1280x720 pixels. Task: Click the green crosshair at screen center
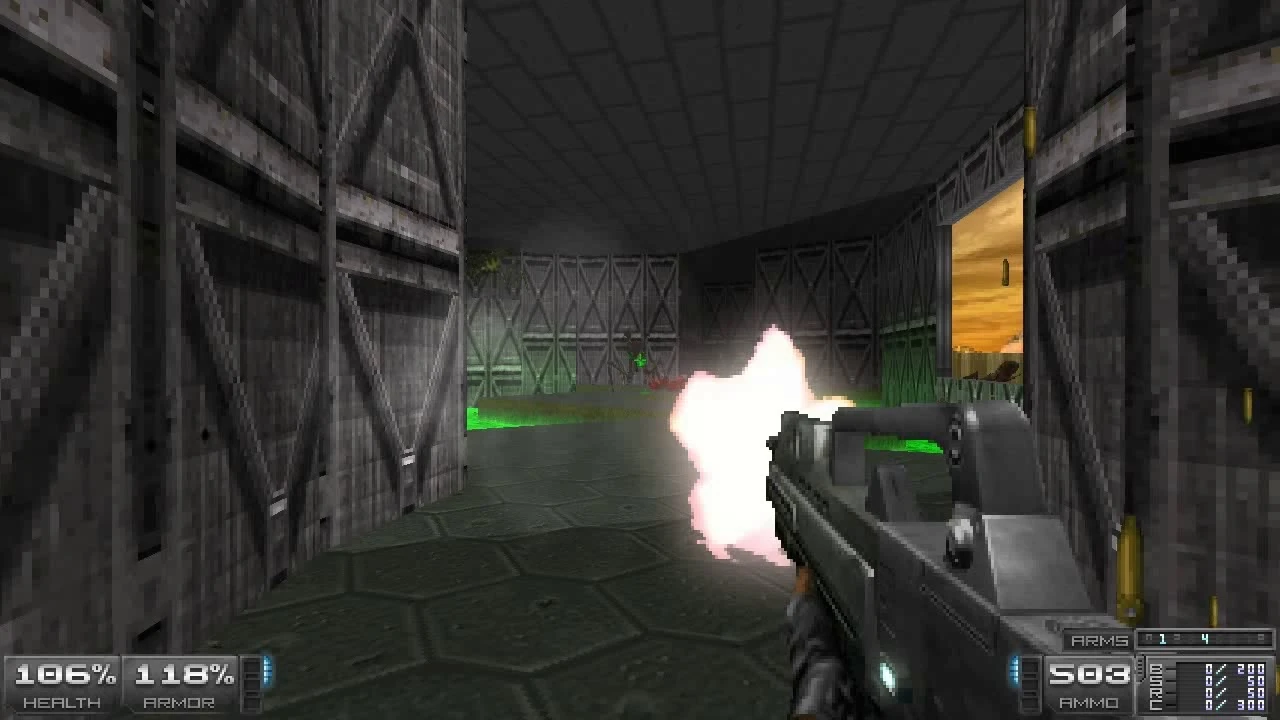[637, 358]
